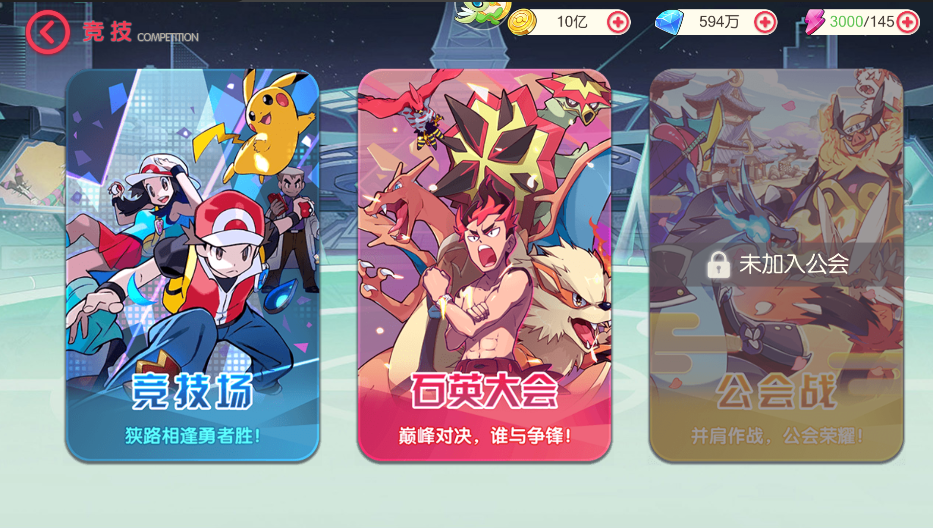933x528 pixels.
Task: Refill energy with the plus button
Action: point(907,22)
